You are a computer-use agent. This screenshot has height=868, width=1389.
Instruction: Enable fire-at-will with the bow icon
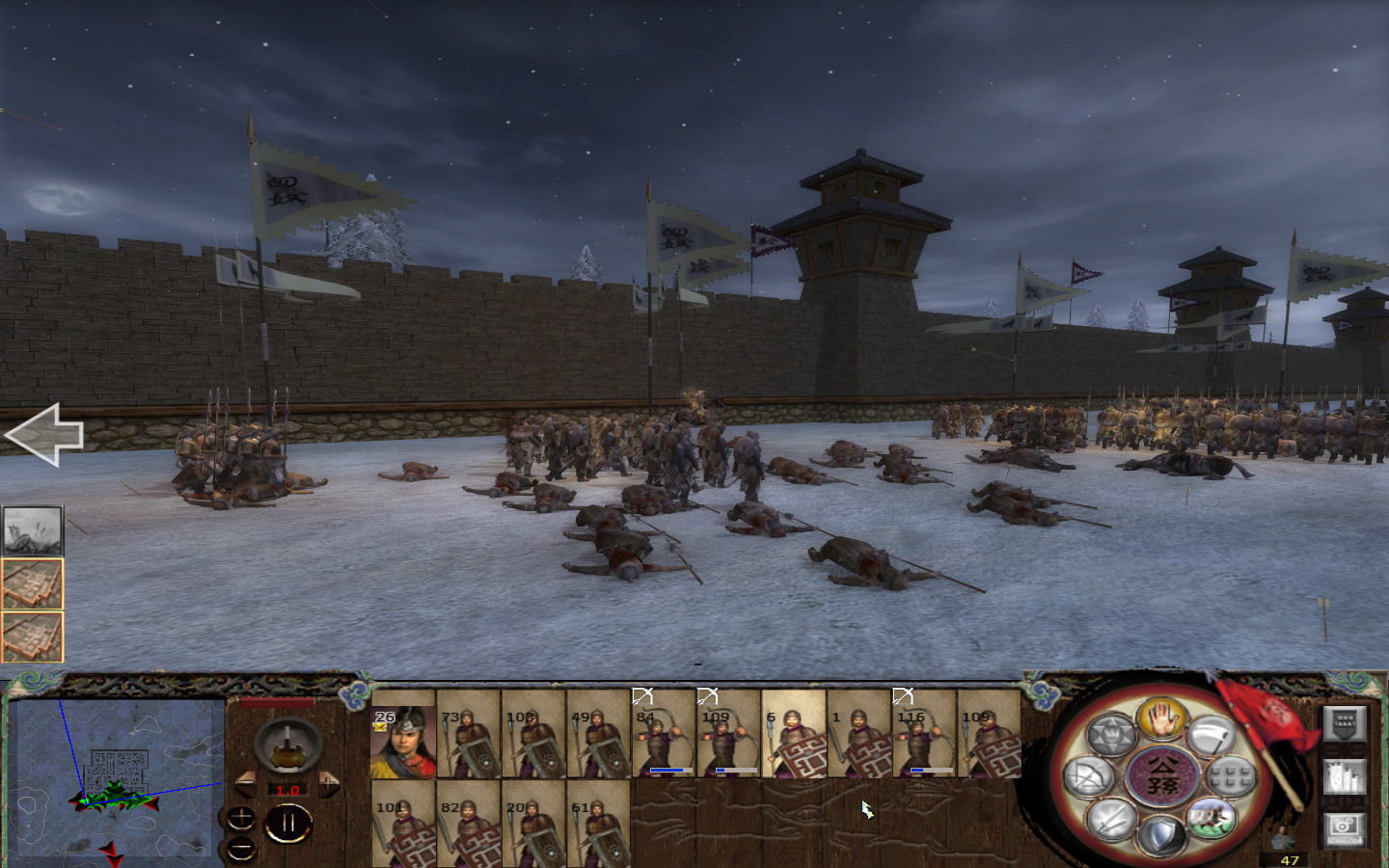(1089, 775)
